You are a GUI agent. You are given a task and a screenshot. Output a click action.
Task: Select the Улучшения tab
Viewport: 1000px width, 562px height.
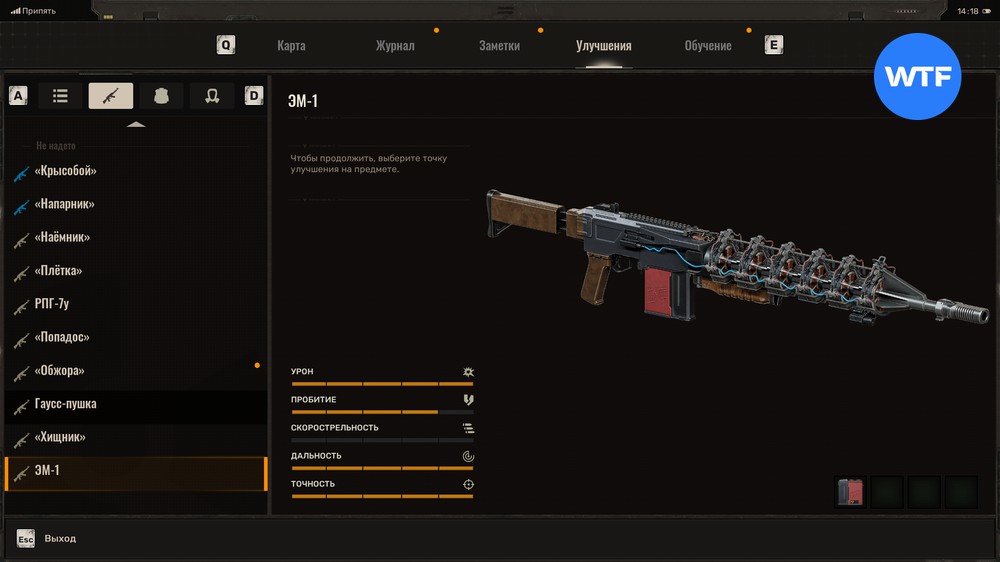[x=603, y=46]
